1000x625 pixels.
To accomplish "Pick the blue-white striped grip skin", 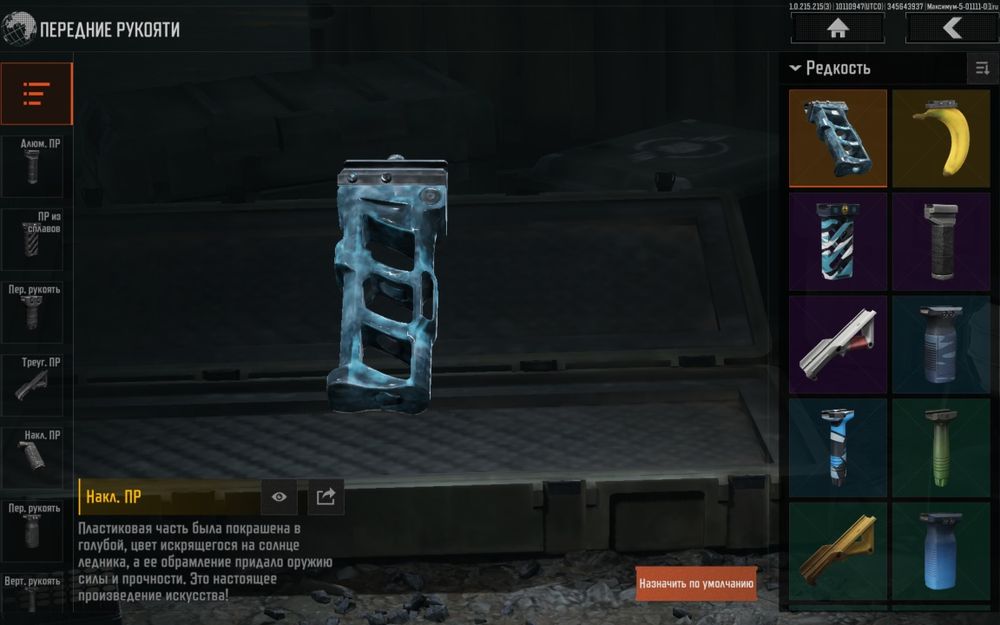I will tap(838, 242).
